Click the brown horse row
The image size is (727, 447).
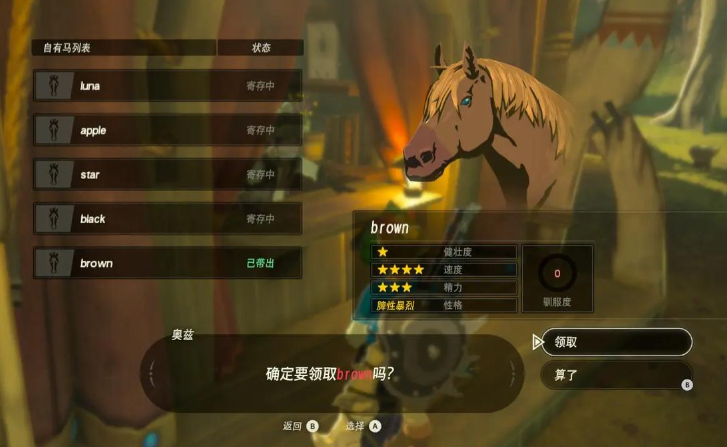tap(166, 263)
